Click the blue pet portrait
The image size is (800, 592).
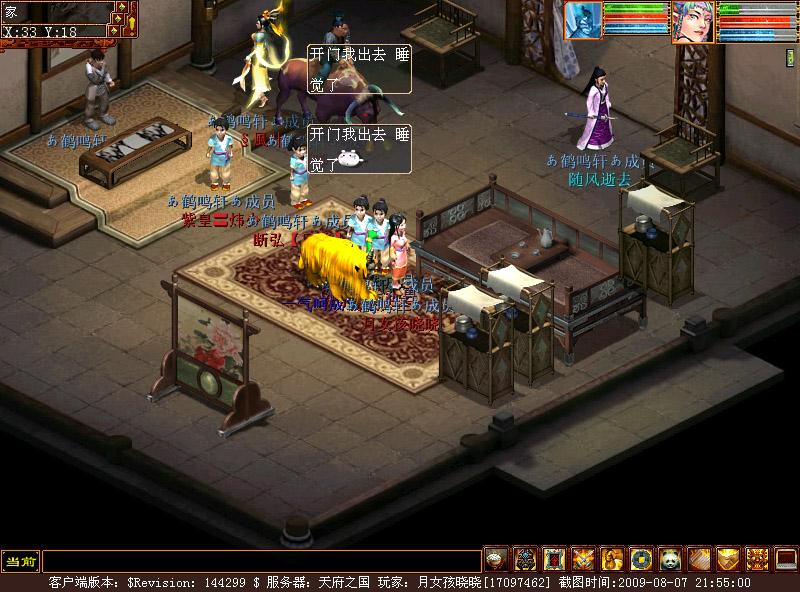click(x=583, y=20)
